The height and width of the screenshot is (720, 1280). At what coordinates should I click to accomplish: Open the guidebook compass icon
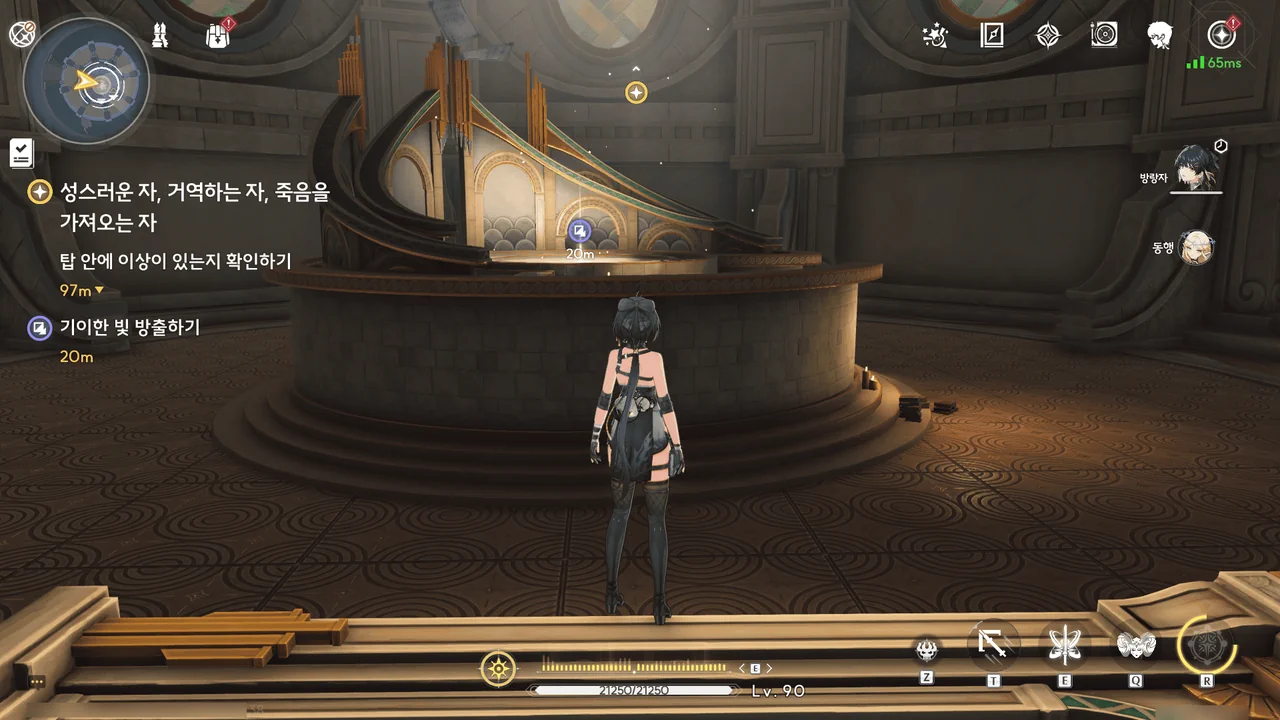pos(991,36)
